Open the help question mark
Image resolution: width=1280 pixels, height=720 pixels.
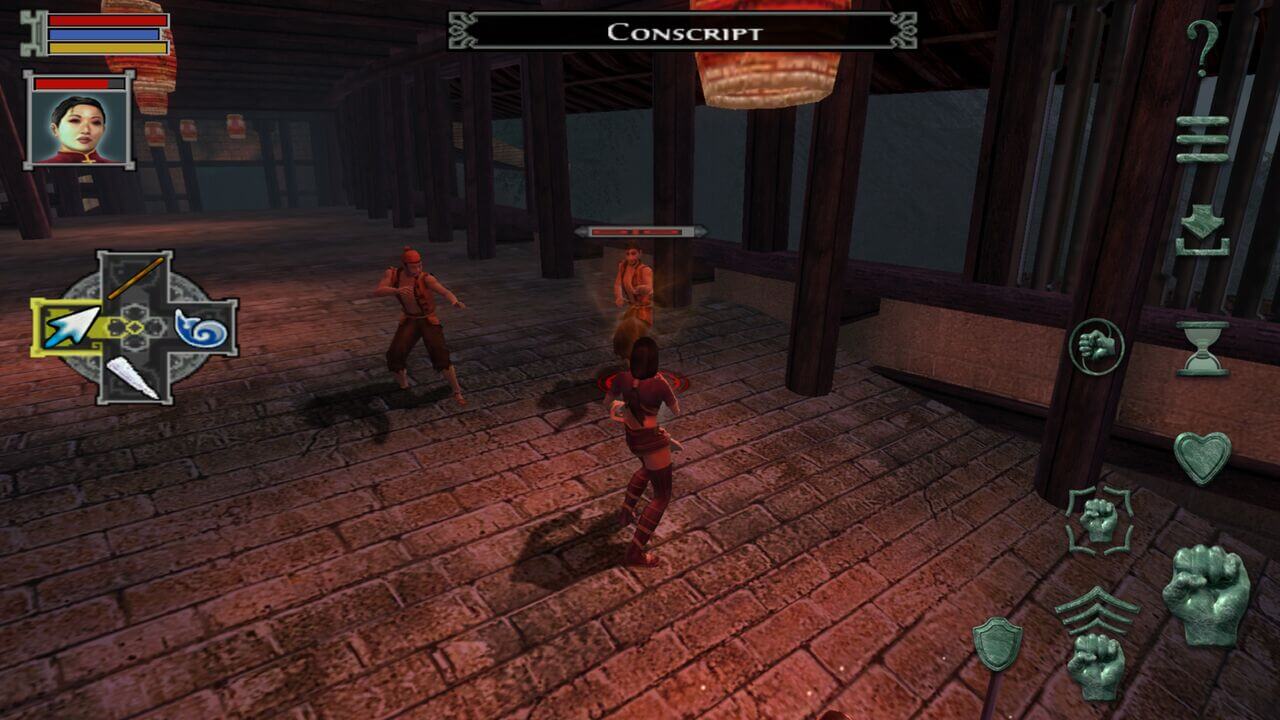click(x=1205, y=45)
